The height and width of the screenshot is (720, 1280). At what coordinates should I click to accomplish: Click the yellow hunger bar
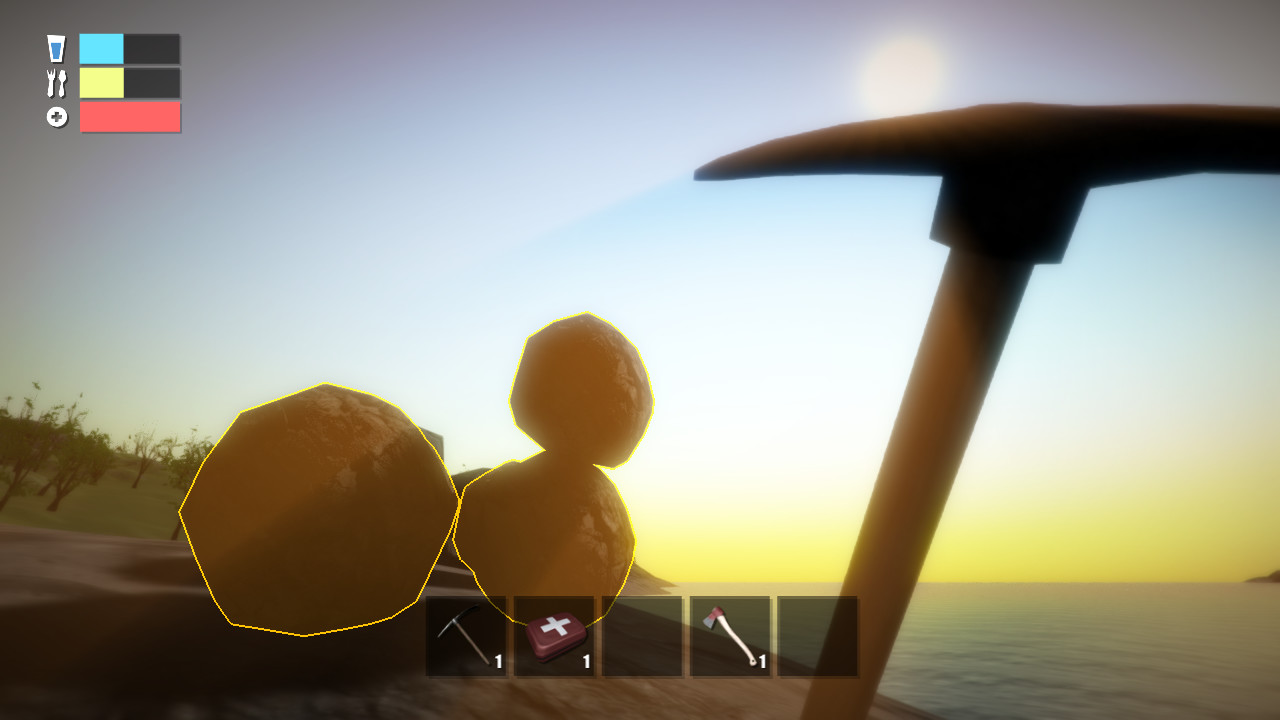102,83
